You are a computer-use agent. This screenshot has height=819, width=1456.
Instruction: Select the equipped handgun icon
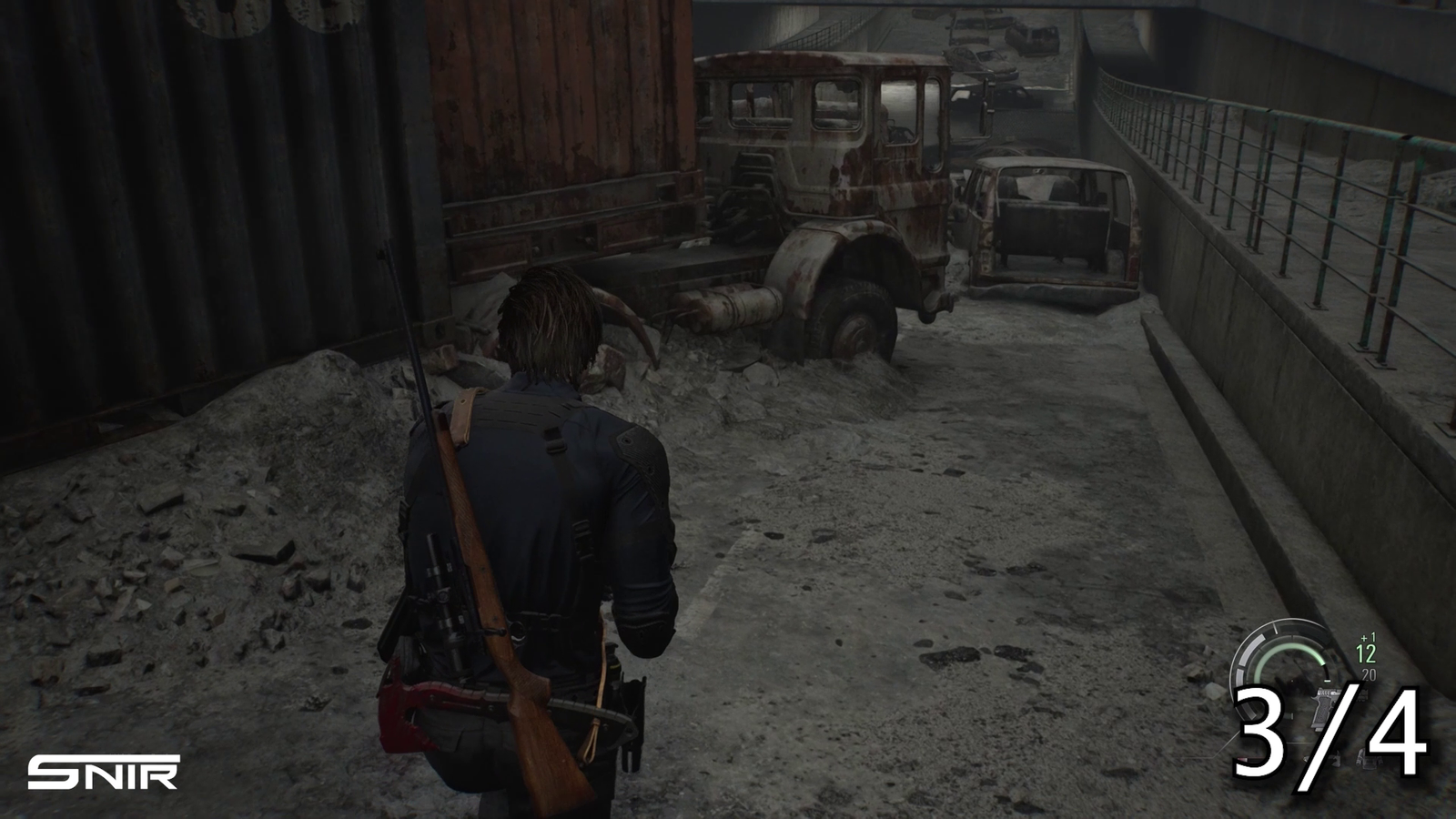pos(1323,705)
